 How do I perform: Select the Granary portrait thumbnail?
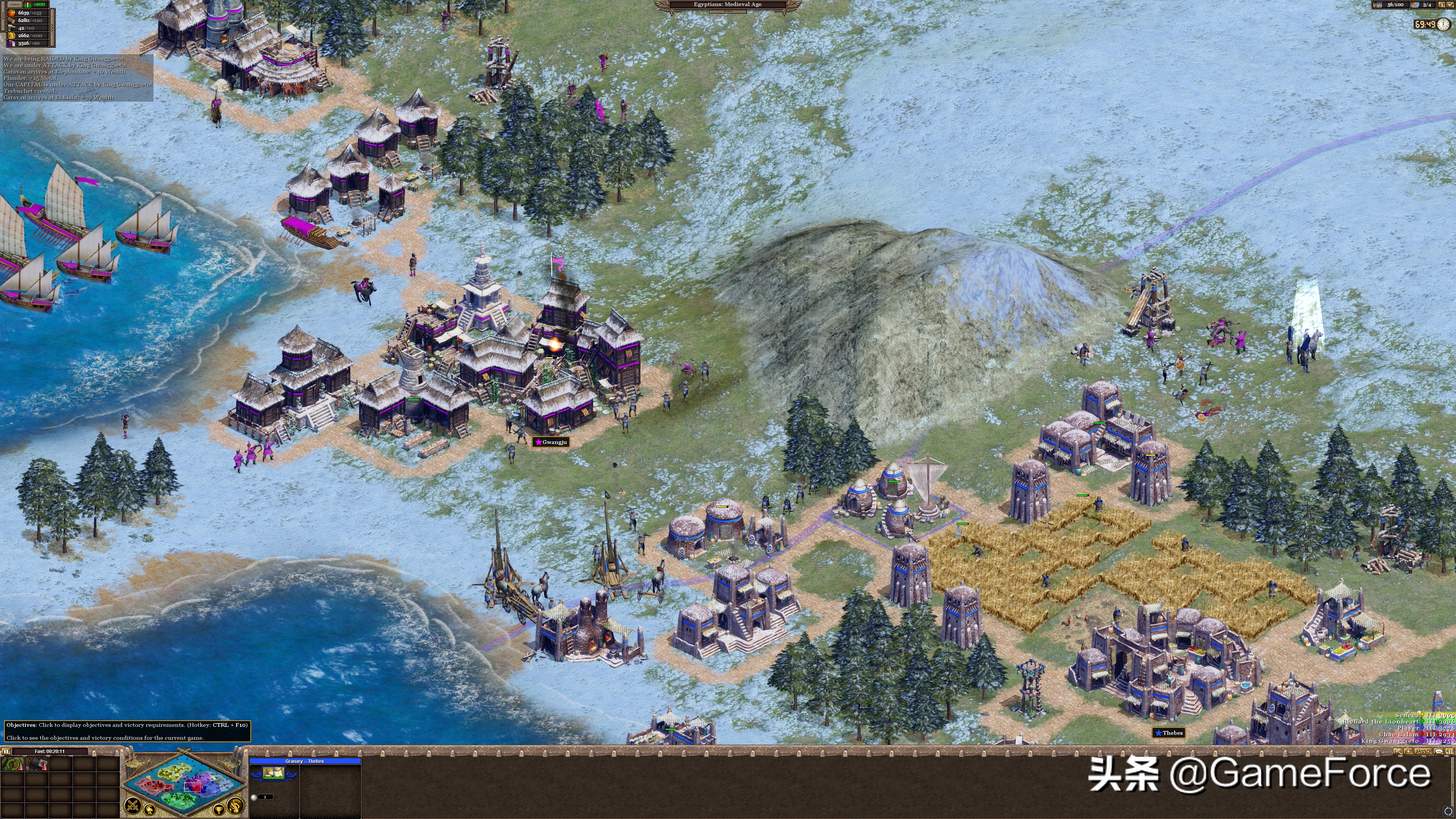coord(273,773)
